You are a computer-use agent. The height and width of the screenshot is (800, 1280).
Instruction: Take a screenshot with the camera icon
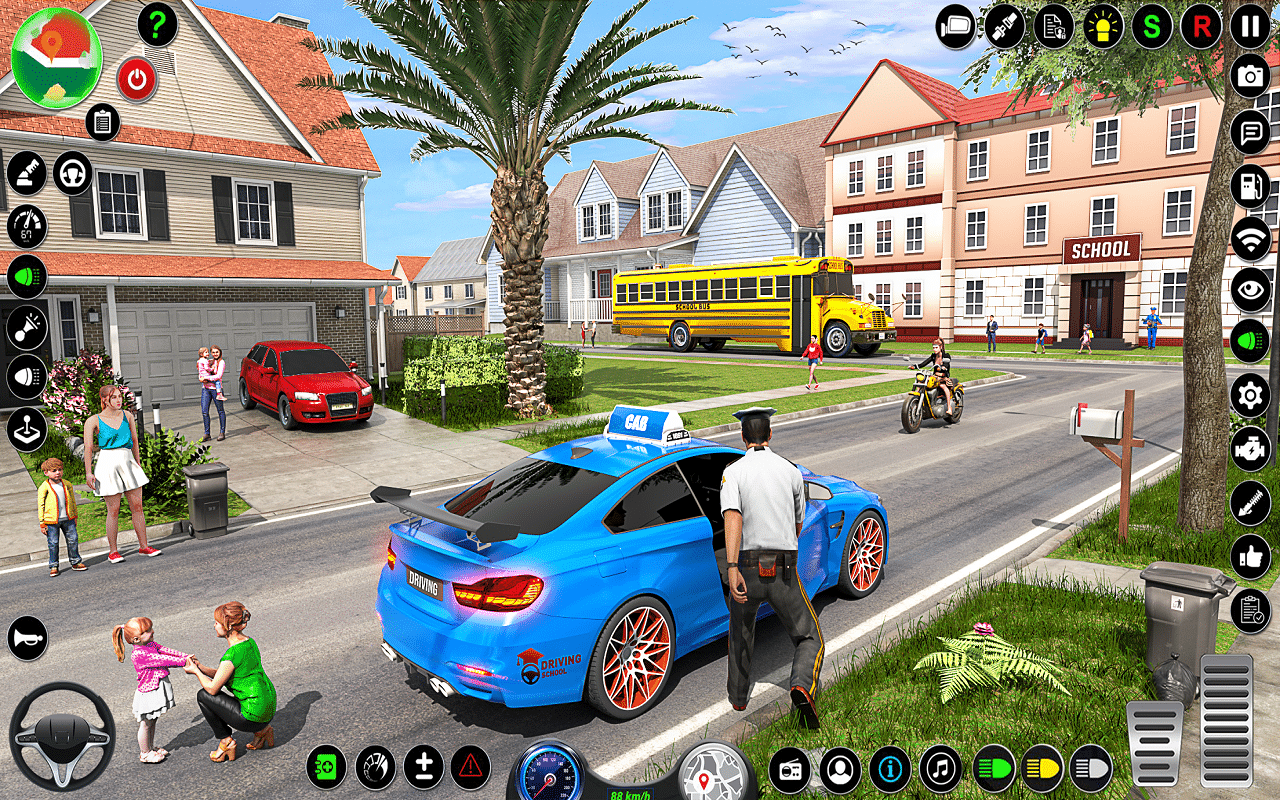click(1250, 77)
